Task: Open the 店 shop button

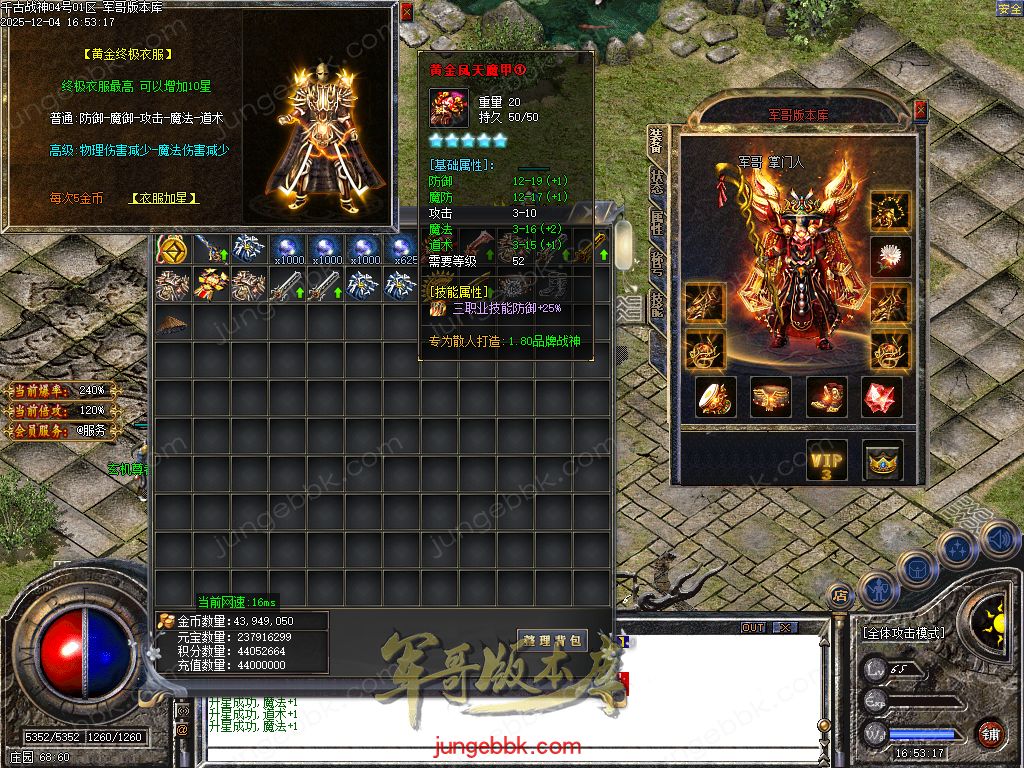Action: click(839, 595)
